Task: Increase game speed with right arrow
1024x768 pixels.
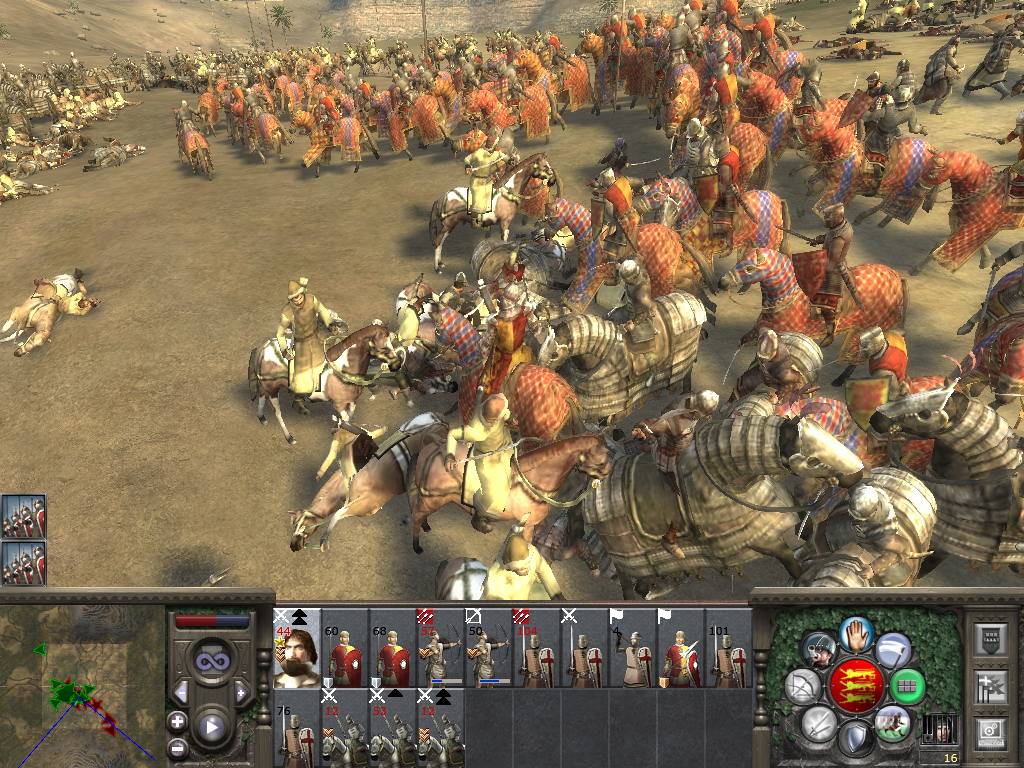Action: pyautogui.click(x=241, y=692)
